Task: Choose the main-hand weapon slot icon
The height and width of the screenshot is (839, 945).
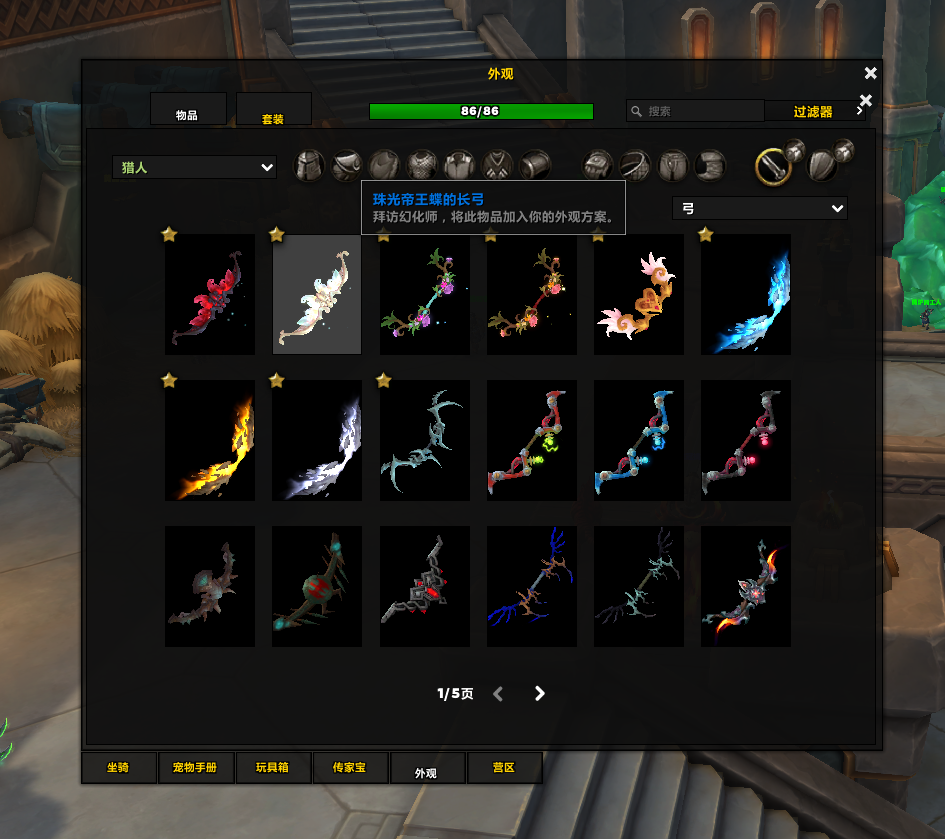Action: pos(773,166)
